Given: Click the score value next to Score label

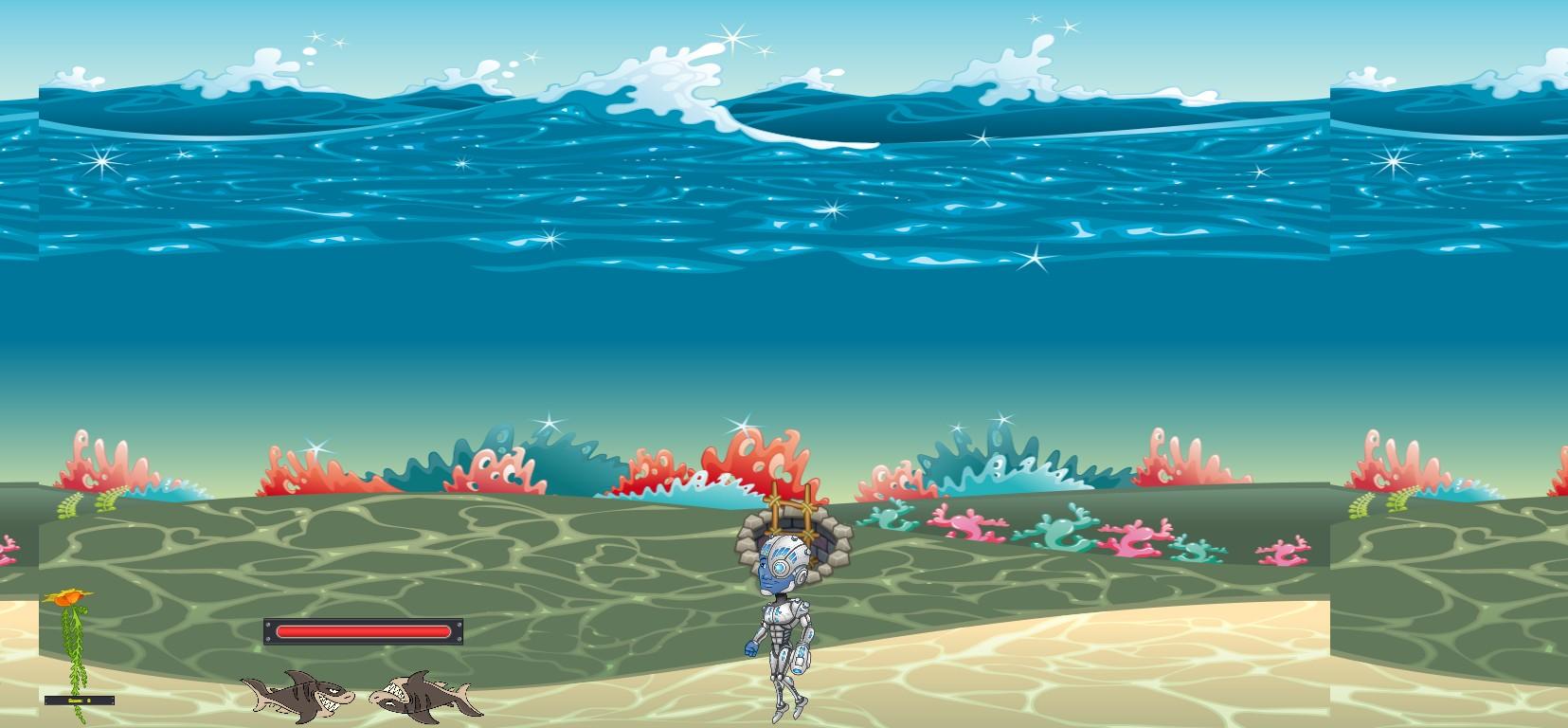Looking at the screenshot, I should point(90,700).
